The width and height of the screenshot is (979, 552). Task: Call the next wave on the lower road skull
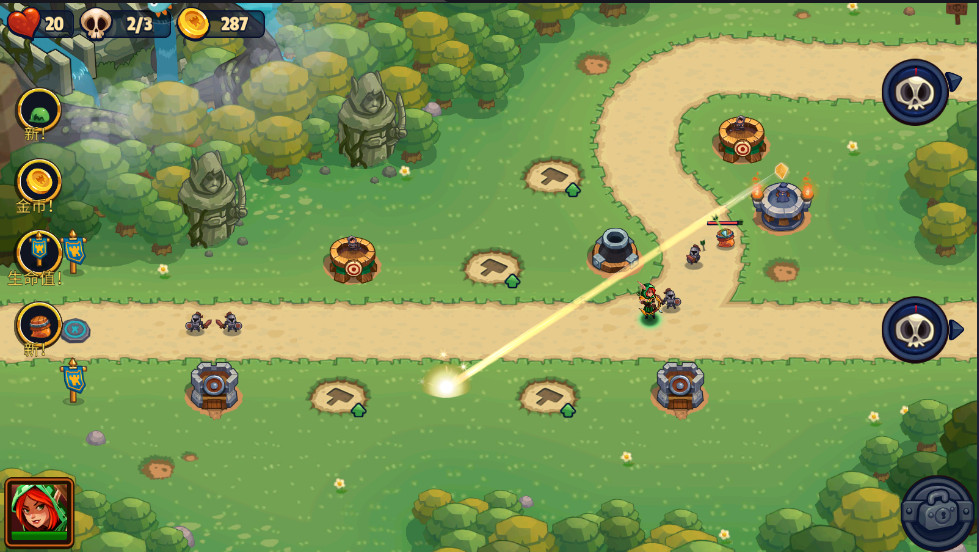click(x=915, y=329)
